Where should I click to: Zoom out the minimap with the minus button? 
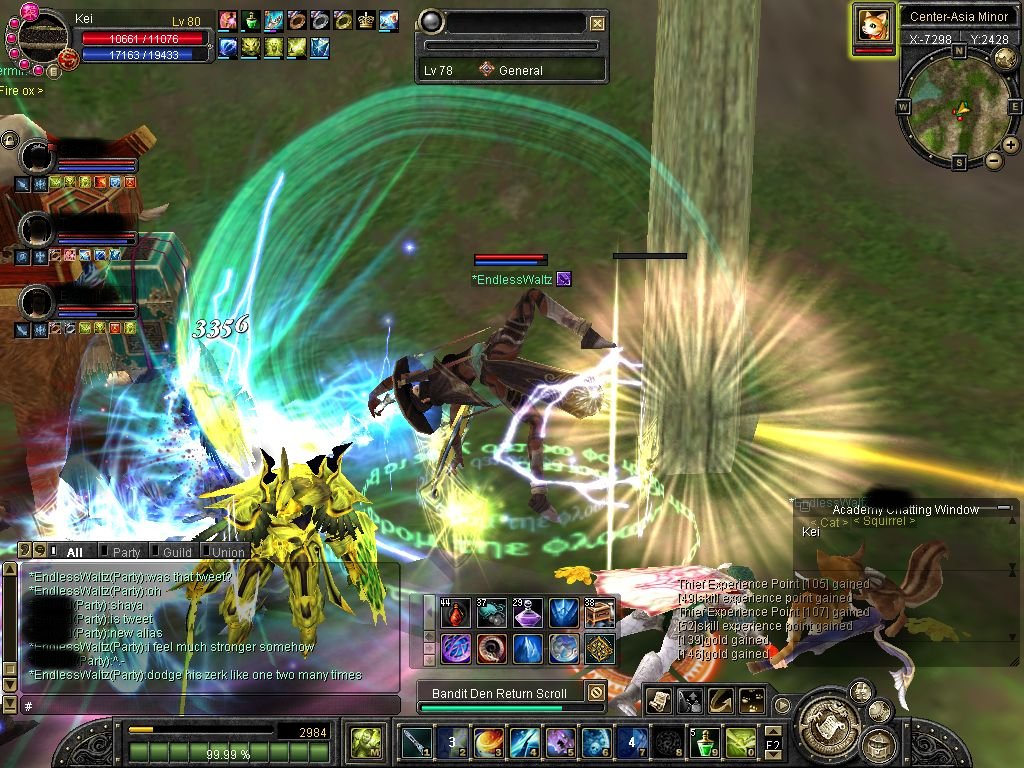point(993,160)
